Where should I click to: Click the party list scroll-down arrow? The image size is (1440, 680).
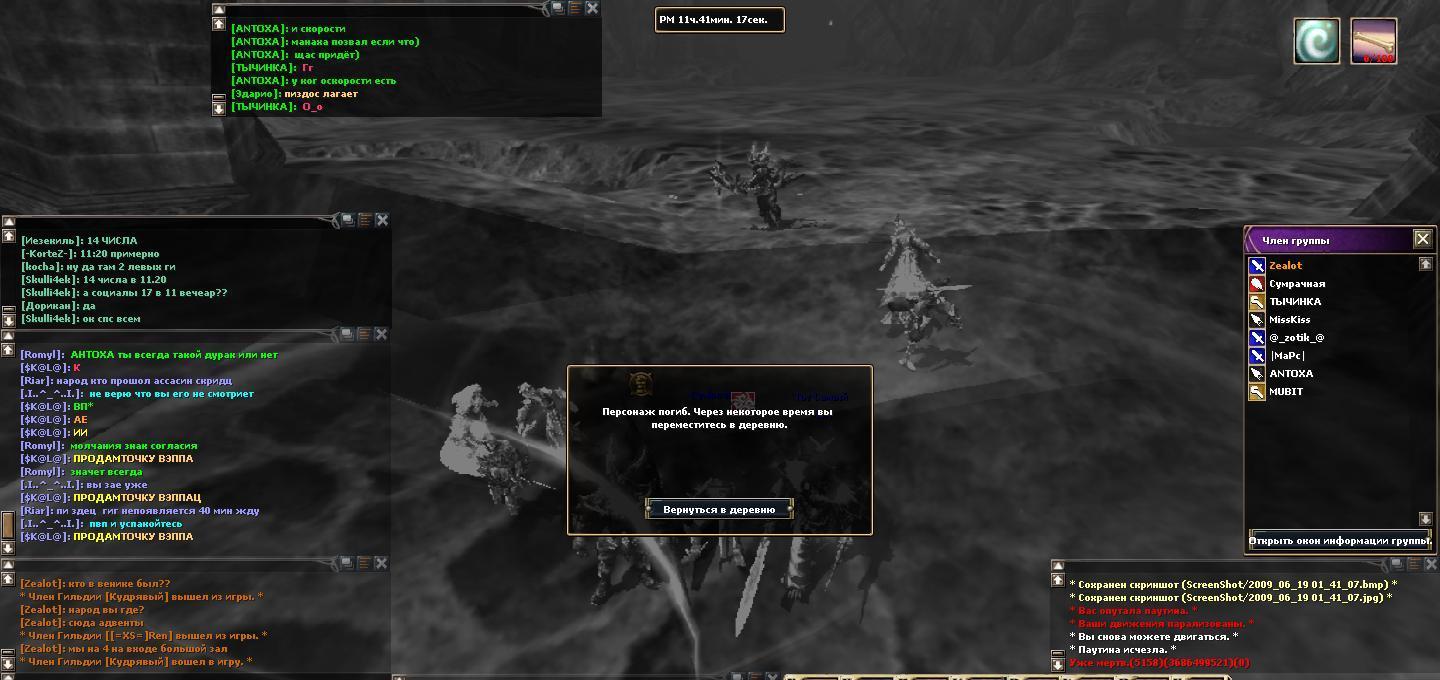pyautogui.click(x=1426, y=518)
